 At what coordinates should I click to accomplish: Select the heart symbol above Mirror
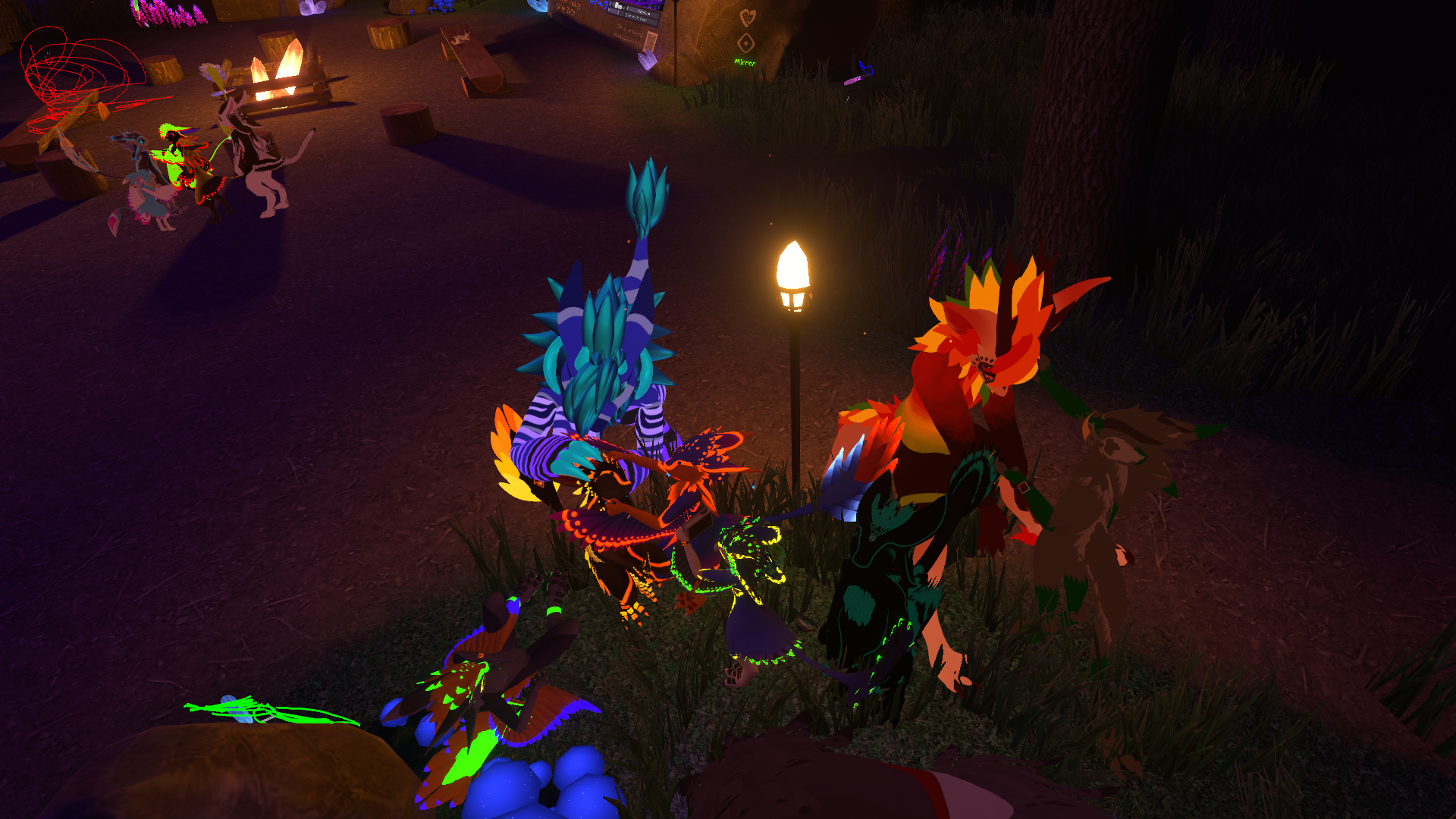(x=747, y=17)
